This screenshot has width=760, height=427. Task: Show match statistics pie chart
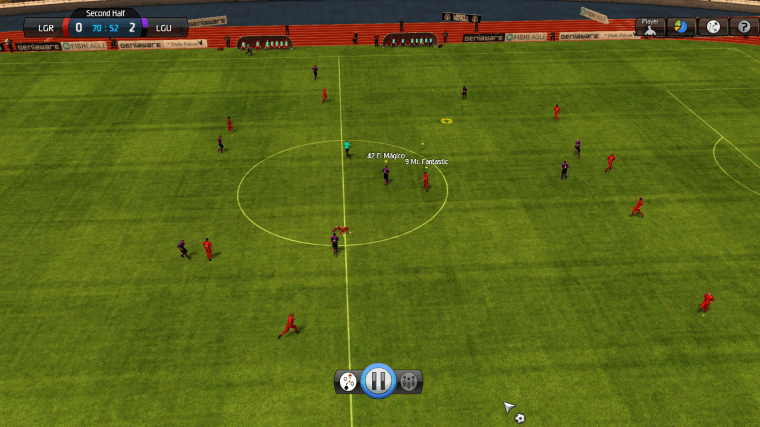click(681, 27)
